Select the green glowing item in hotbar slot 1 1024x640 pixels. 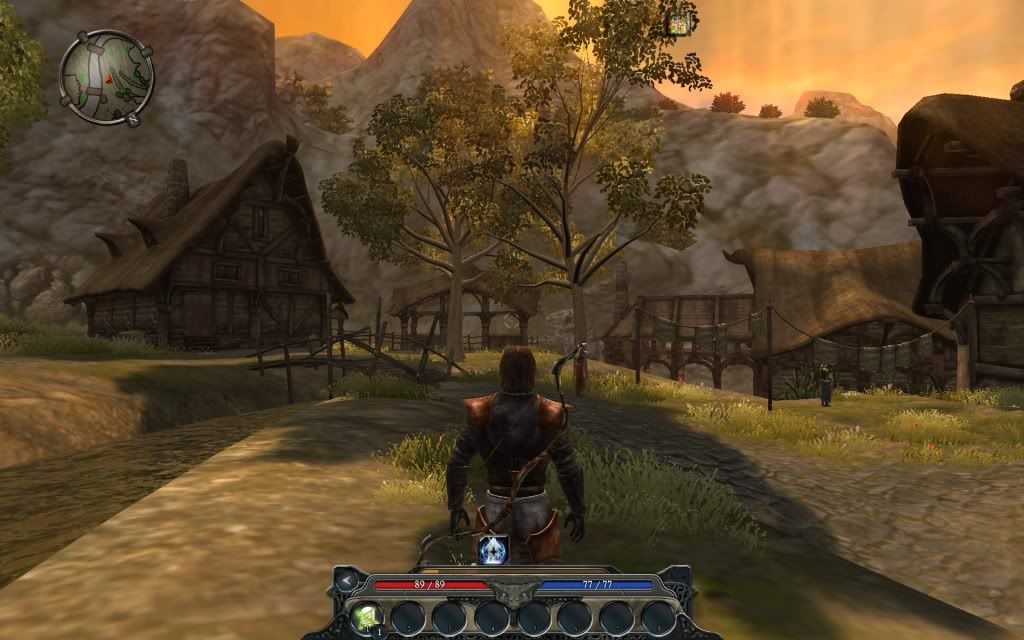point(364,616)
